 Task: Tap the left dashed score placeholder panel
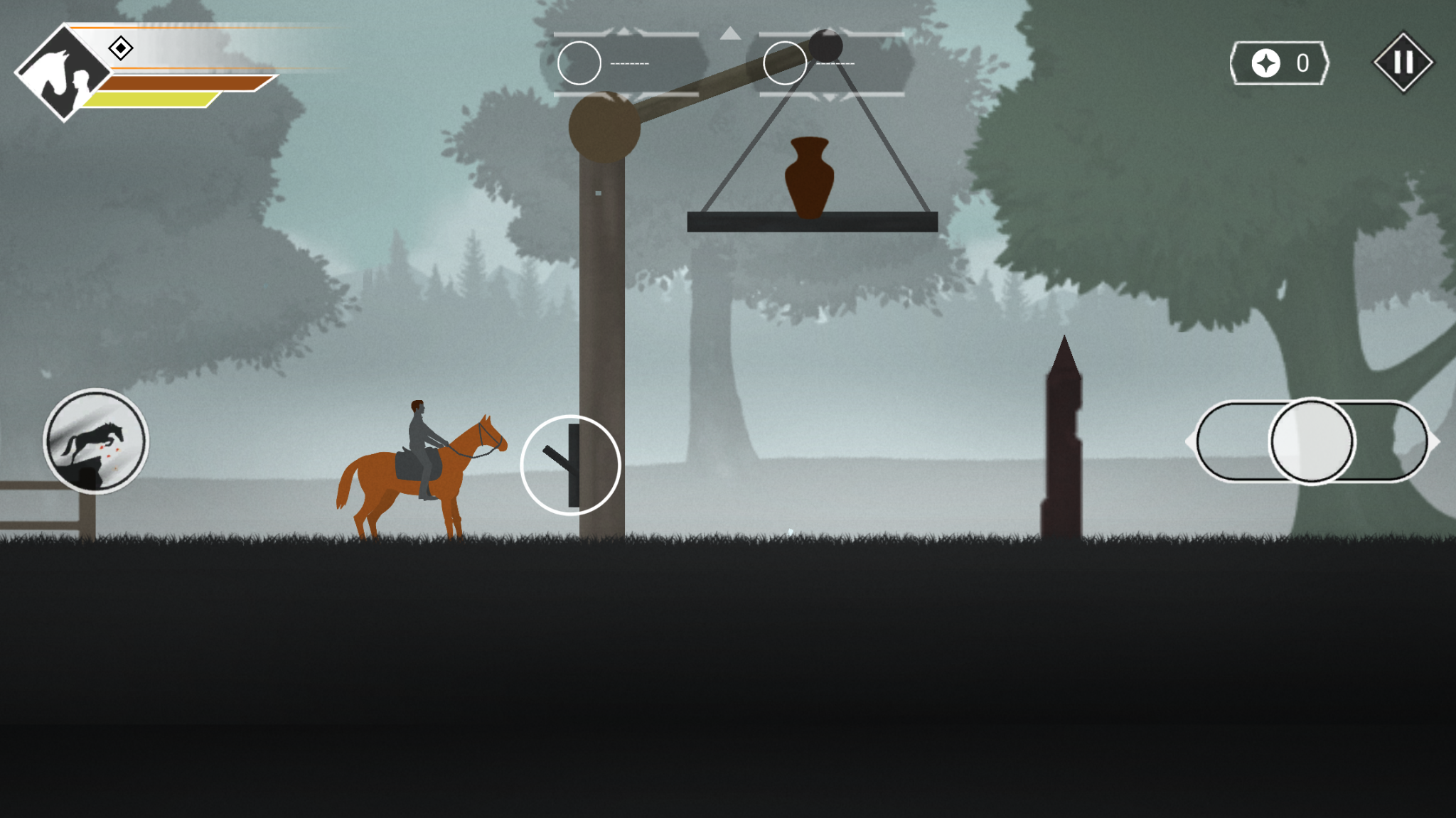[x=628, y=63]
